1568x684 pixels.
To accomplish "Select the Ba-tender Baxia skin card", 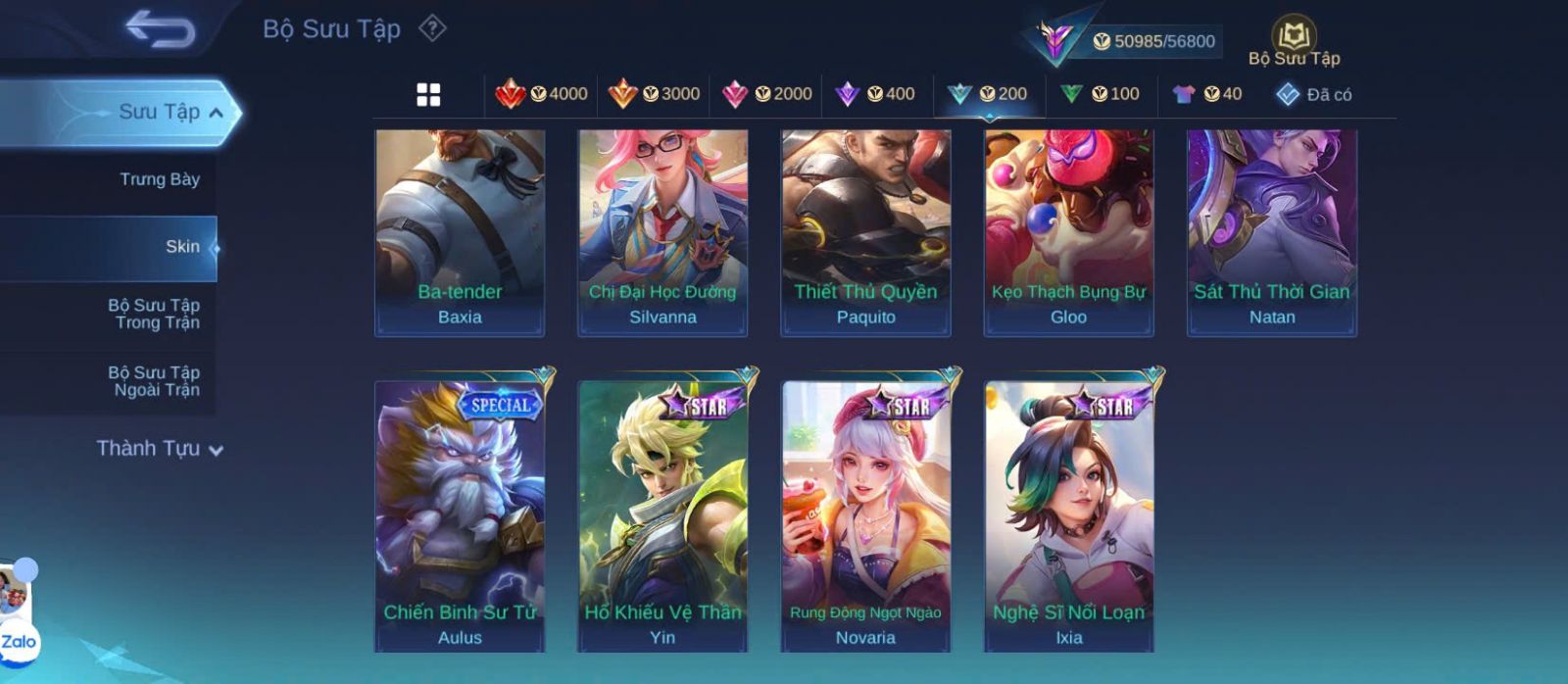I will tap(460, 232).
